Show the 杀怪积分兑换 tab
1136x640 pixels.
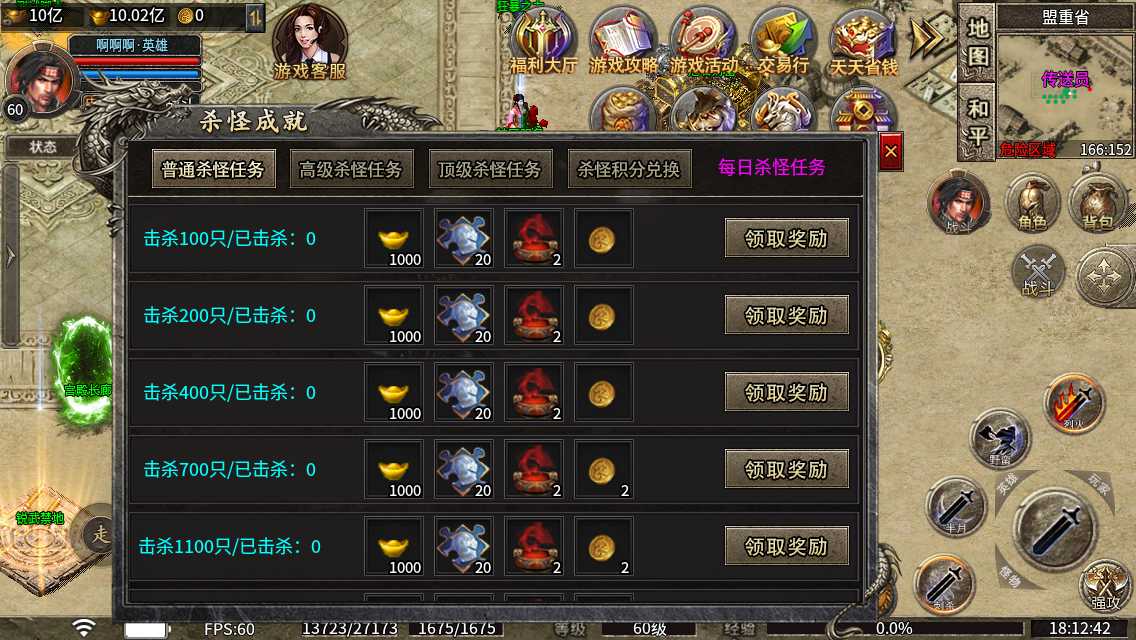(629, 169)
